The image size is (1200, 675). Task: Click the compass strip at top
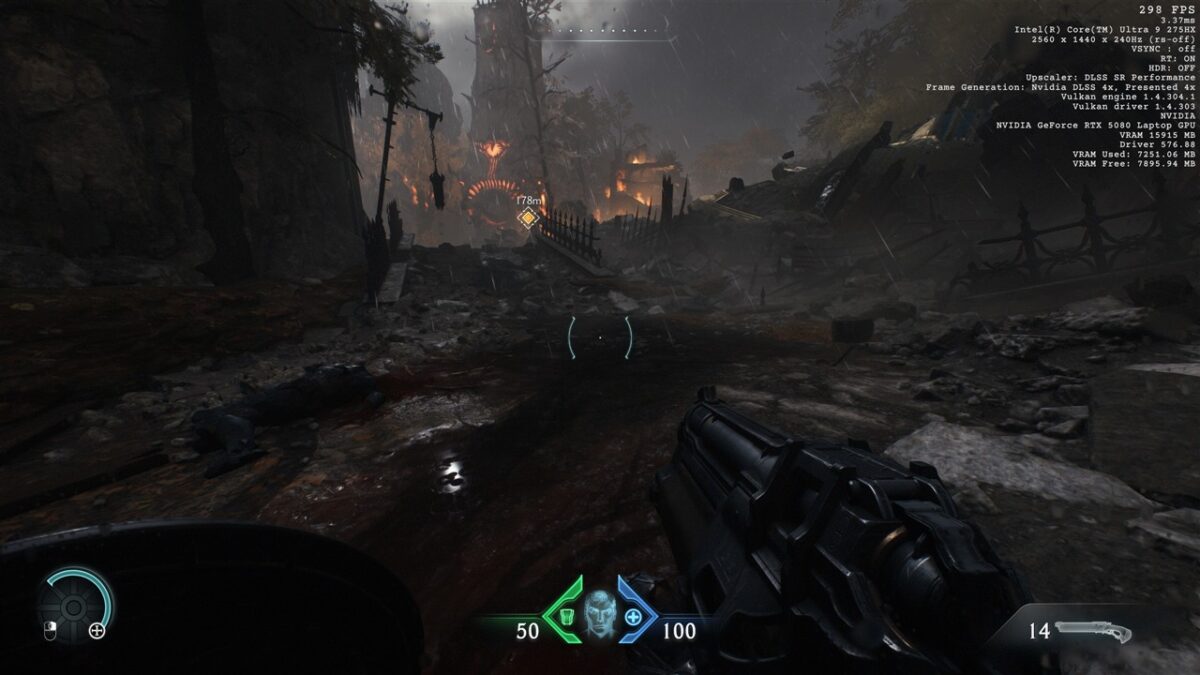[x=600, y=32]
